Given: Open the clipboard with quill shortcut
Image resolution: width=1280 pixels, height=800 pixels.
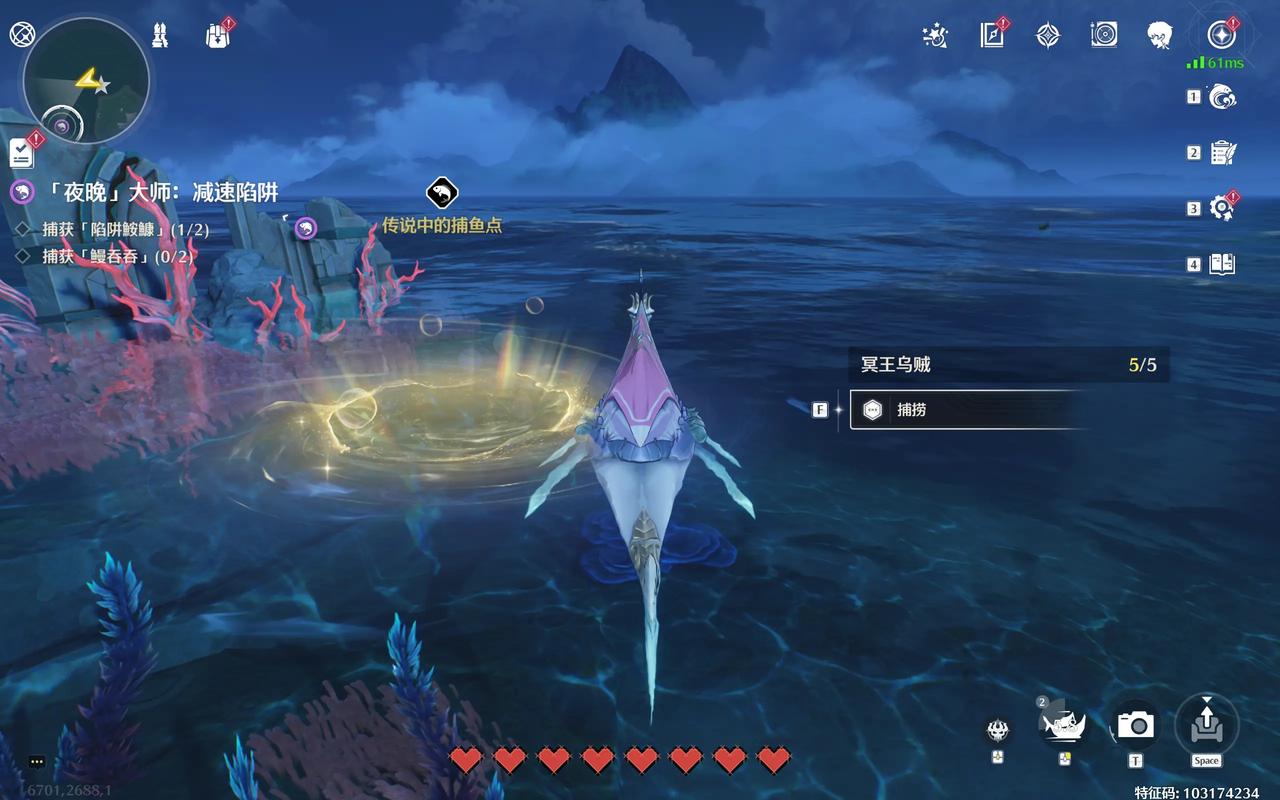Looking at the screenshot, I should [x=1223, y=152].
